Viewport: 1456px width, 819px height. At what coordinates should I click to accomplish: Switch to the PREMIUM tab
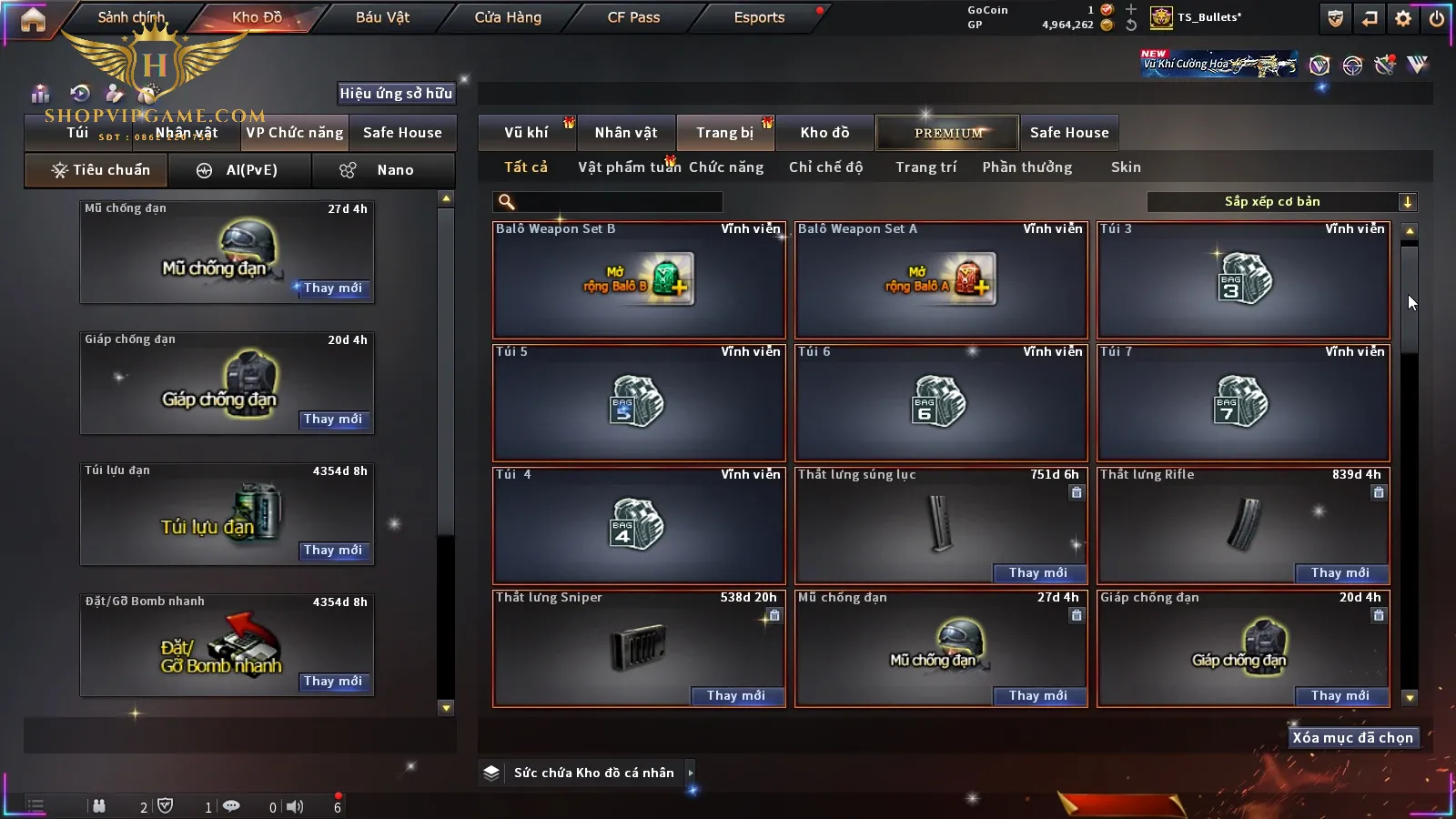[x=948, y=133]
